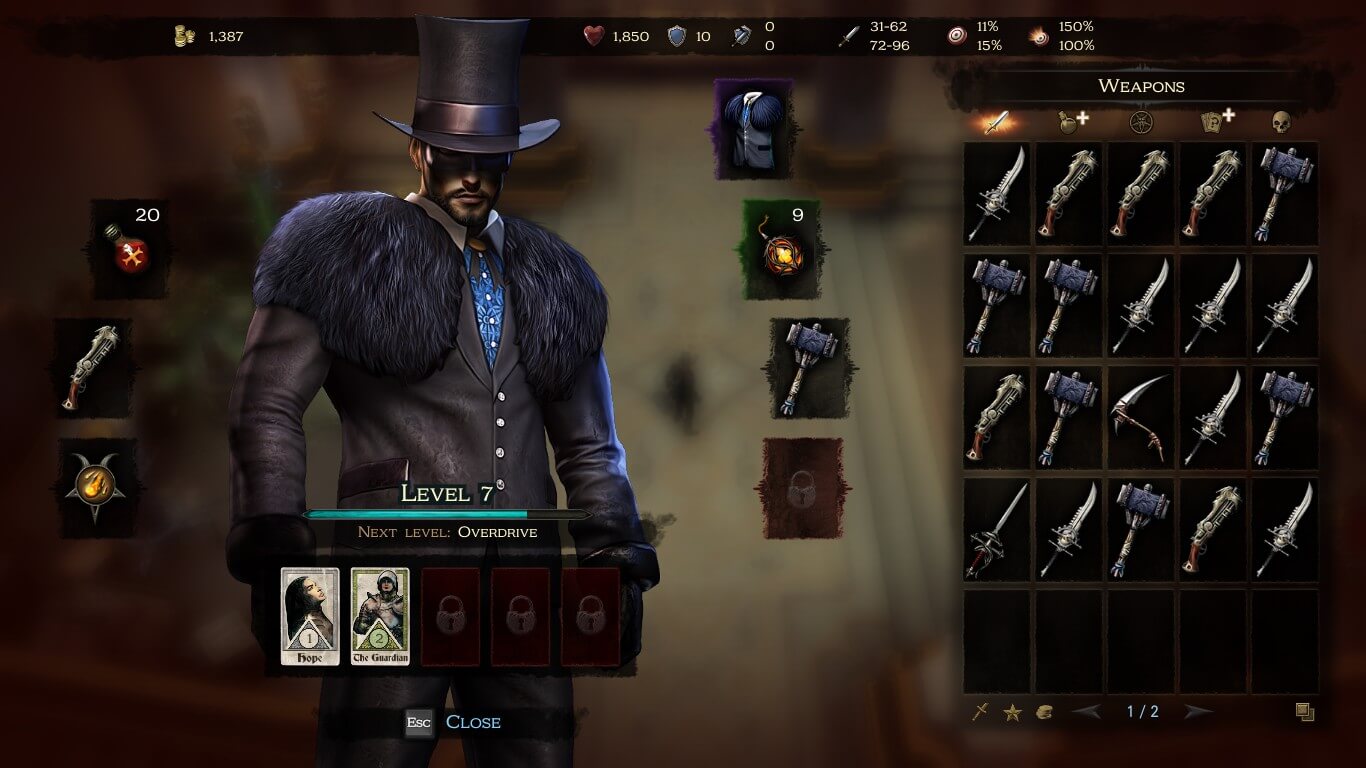Select the healing potion with 20 charges
Image resolution: width=1366 pixels, height=768 pixels.
[x=130, y=247]
